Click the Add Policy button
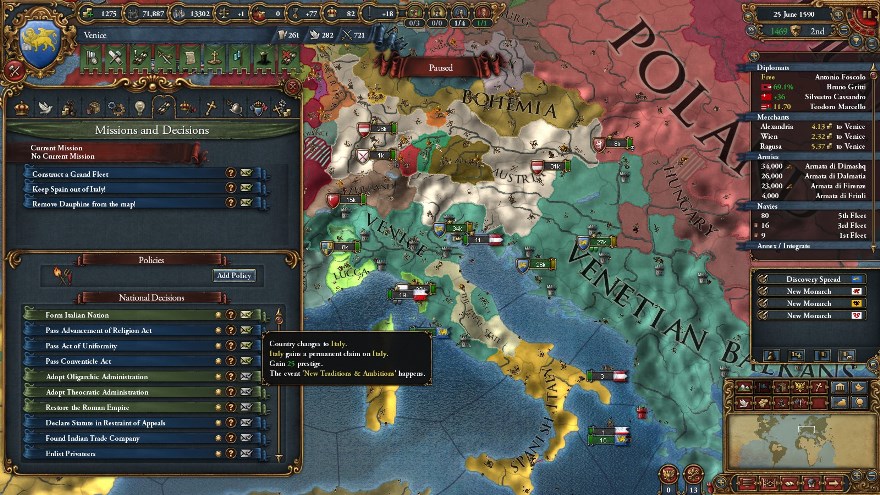The image size is (880, 495). coord(234,275)
